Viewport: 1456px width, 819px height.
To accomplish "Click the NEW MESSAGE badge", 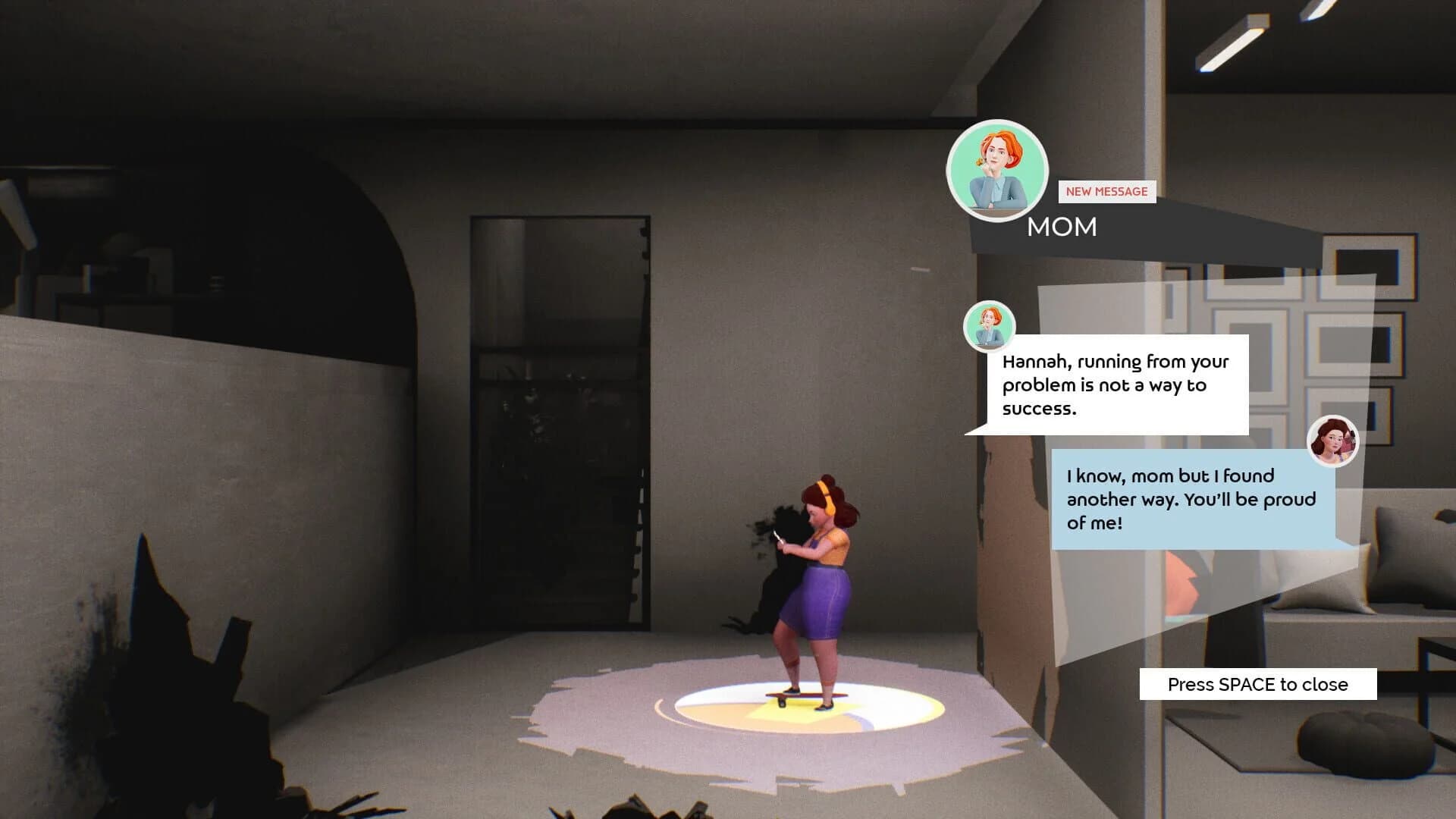I will pos(1106,192).
